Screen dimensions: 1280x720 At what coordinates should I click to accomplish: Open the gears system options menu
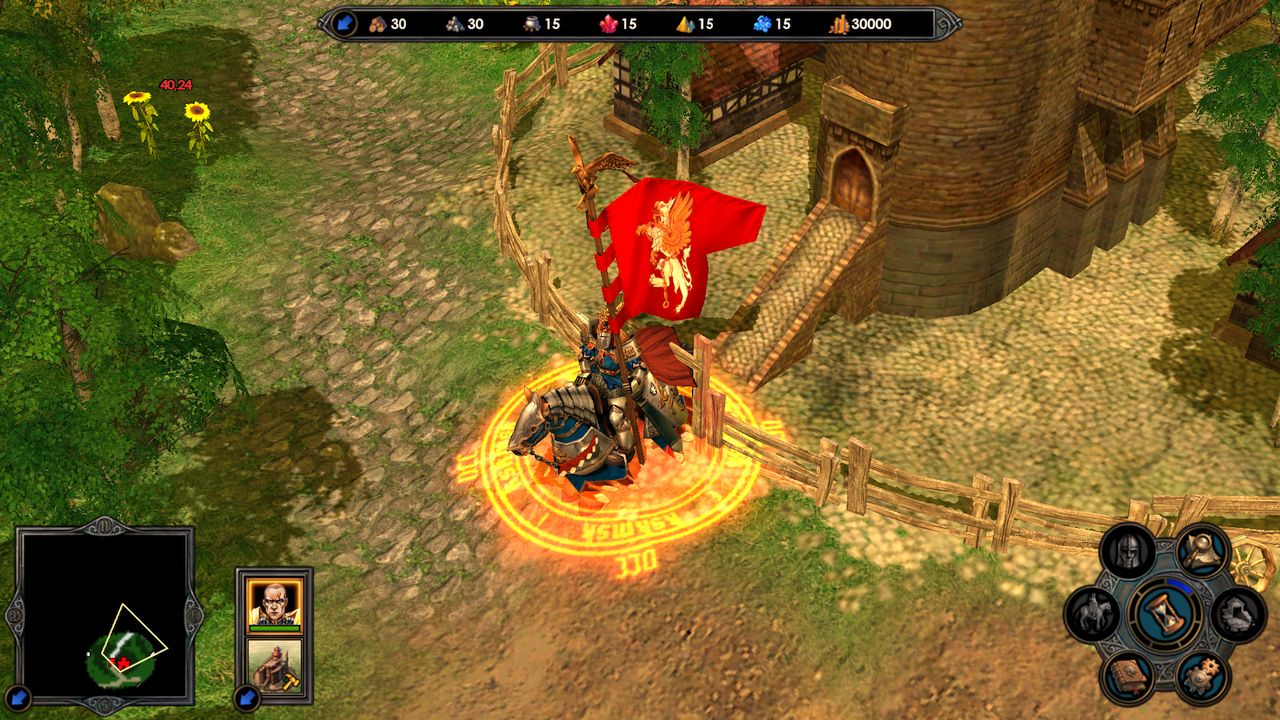[1200, 676]
